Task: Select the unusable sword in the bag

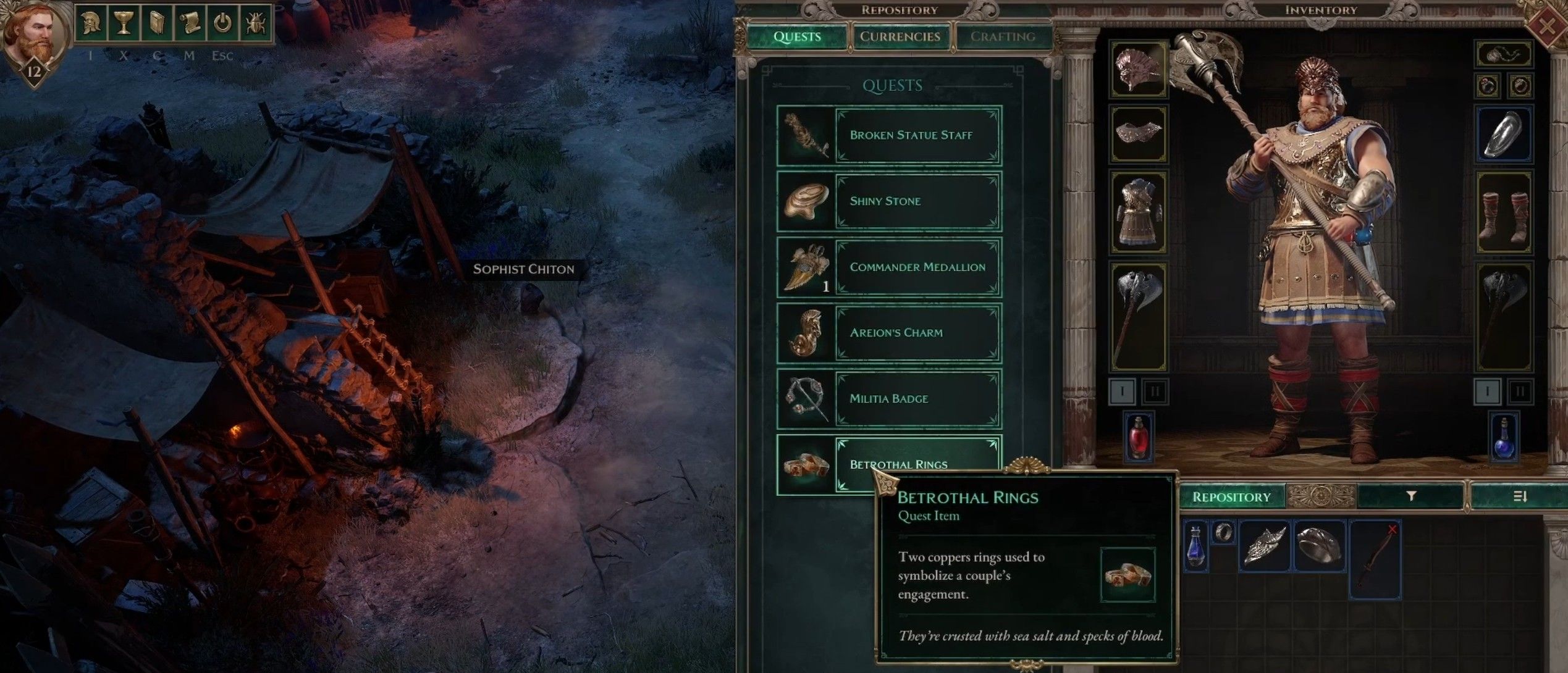Action: (1375, 559)
